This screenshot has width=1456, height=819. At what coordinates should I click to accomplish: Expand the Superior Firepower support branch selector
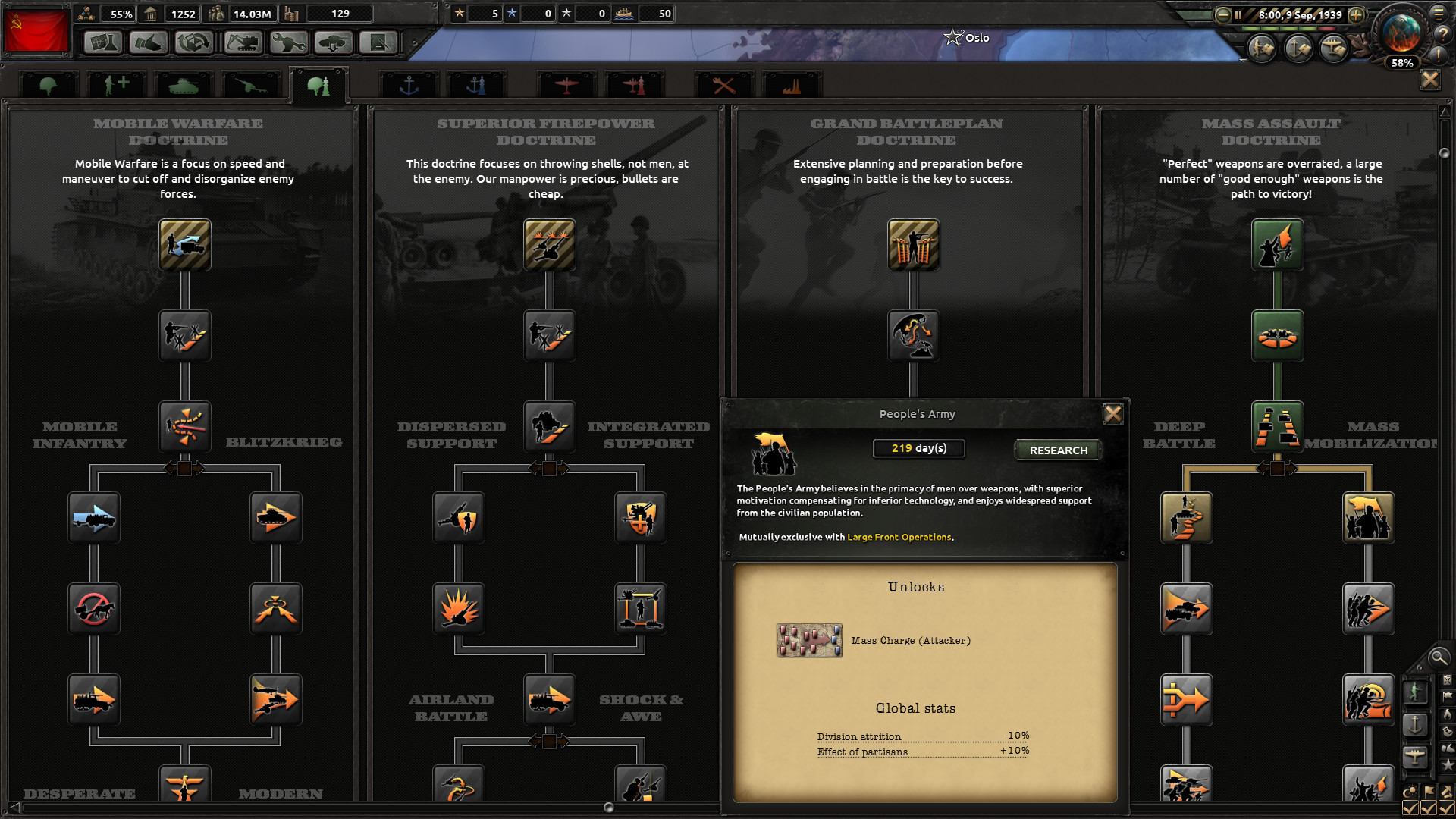(x=549, y=469)
